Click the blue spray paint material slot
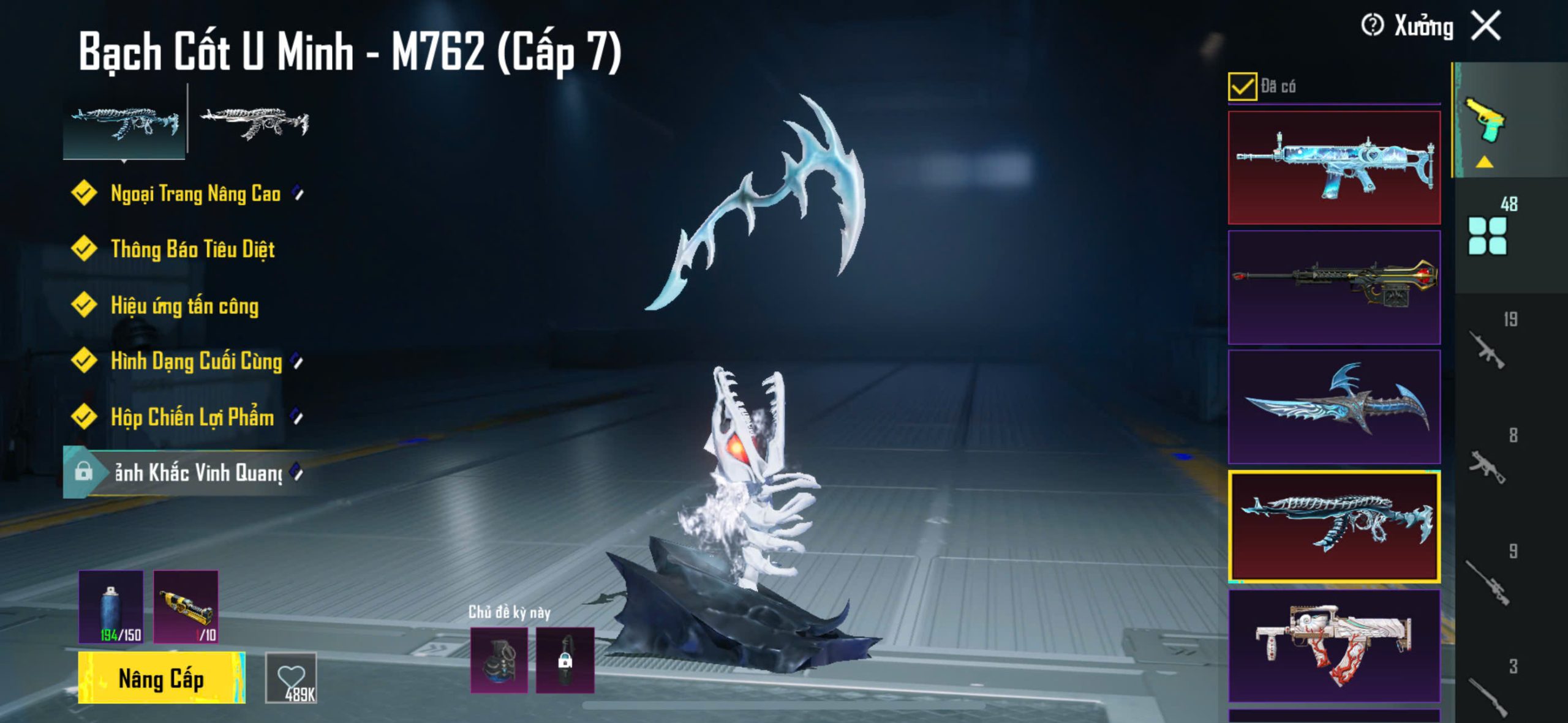Viewport: 1568px width, 723px height. point(111,607)
